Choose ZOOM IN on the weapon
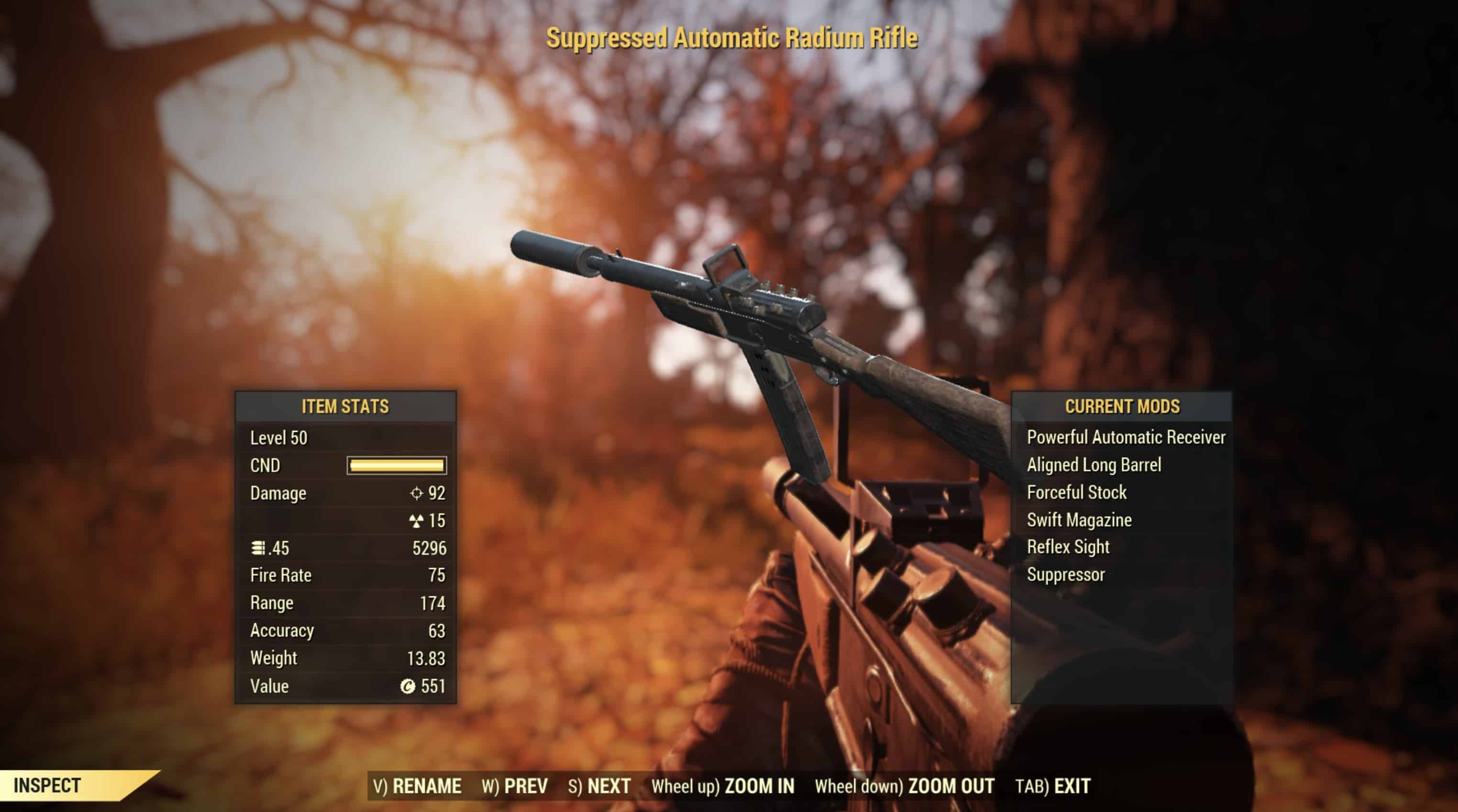The width and height of the screenshot is (1458, 812). 723,786
